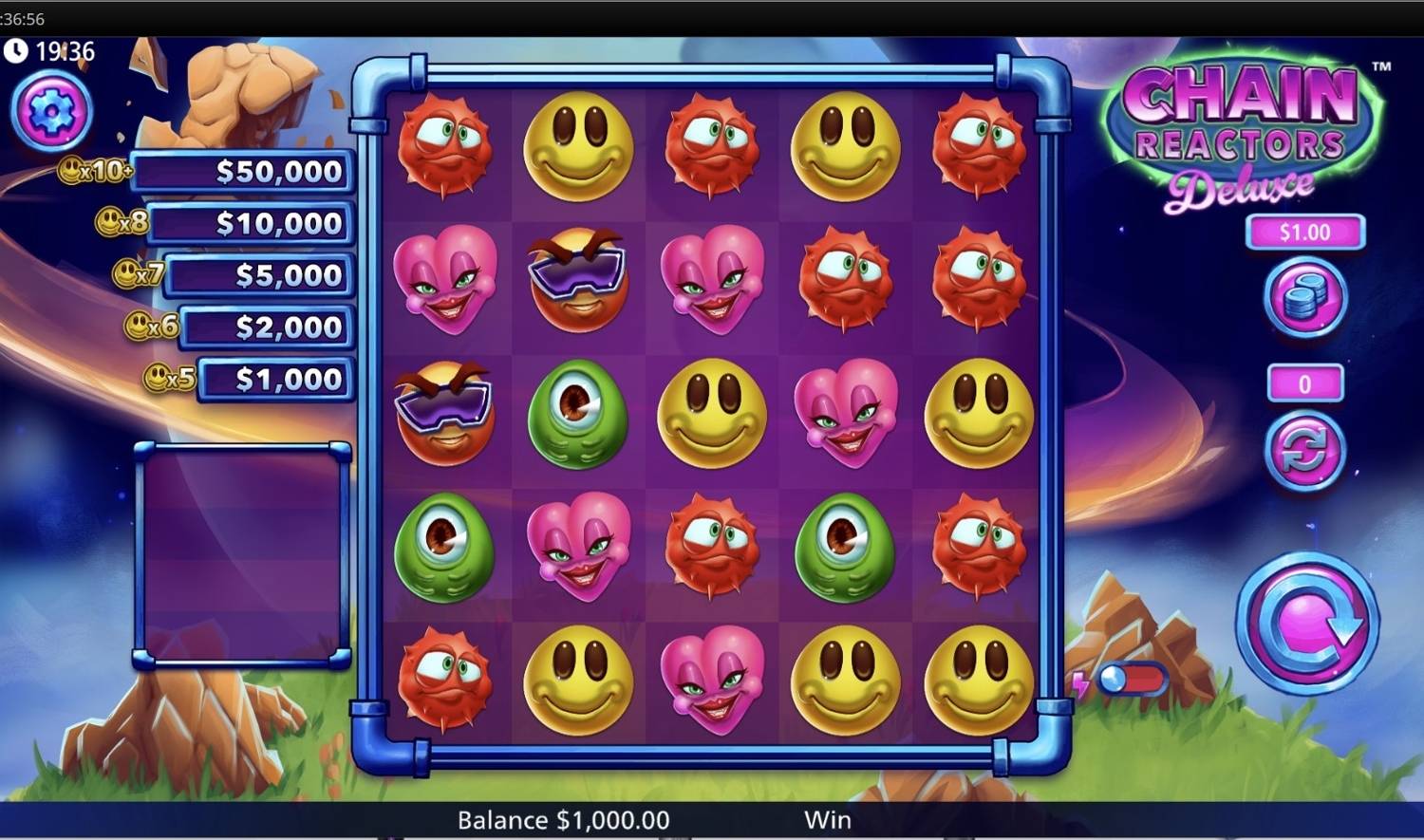
Task: Click the Win display at screen bottom
Action: pyautogui.click(x=827, y=818)
